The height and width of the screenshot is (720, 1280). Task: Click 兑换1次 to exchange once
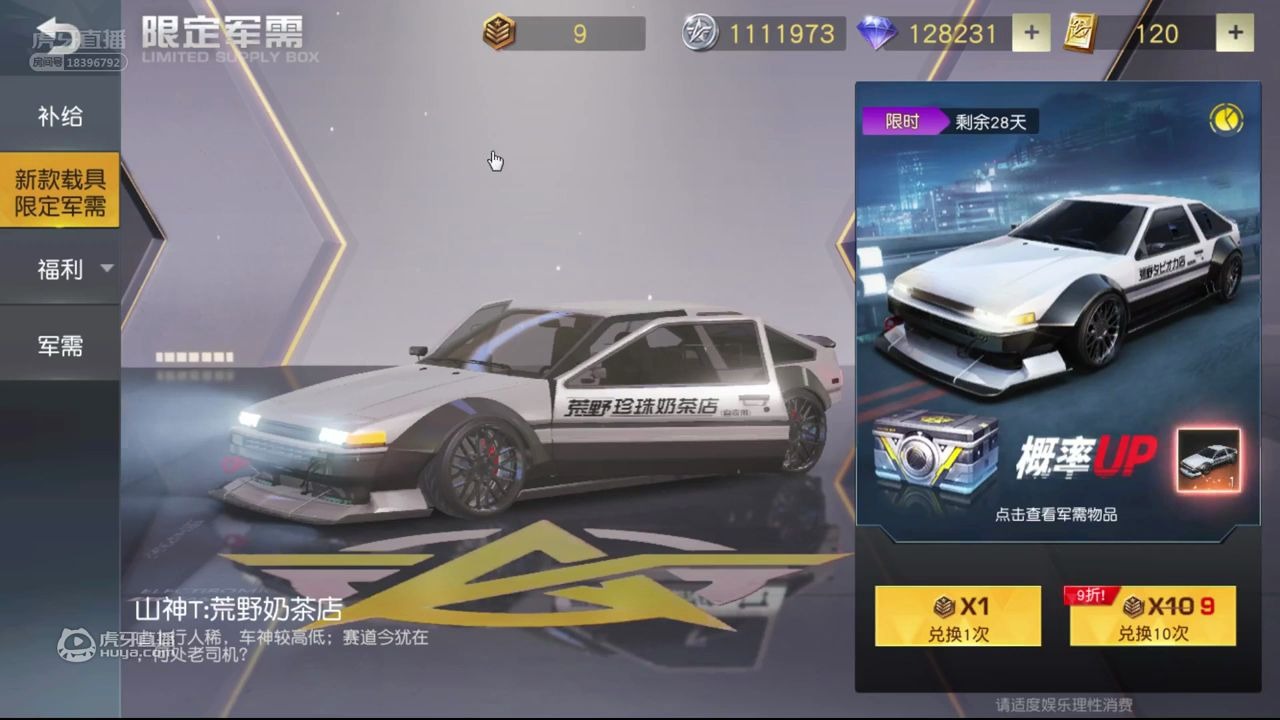957,617
